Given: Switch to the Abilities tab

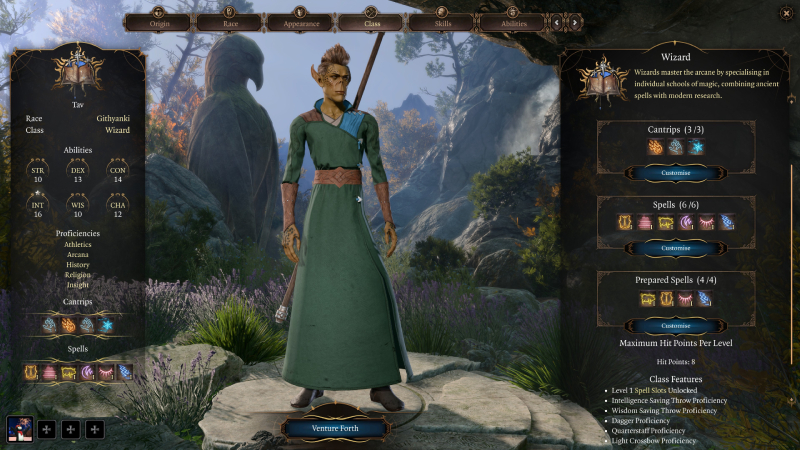Looking at the screenshot, I should coord(513,21).
